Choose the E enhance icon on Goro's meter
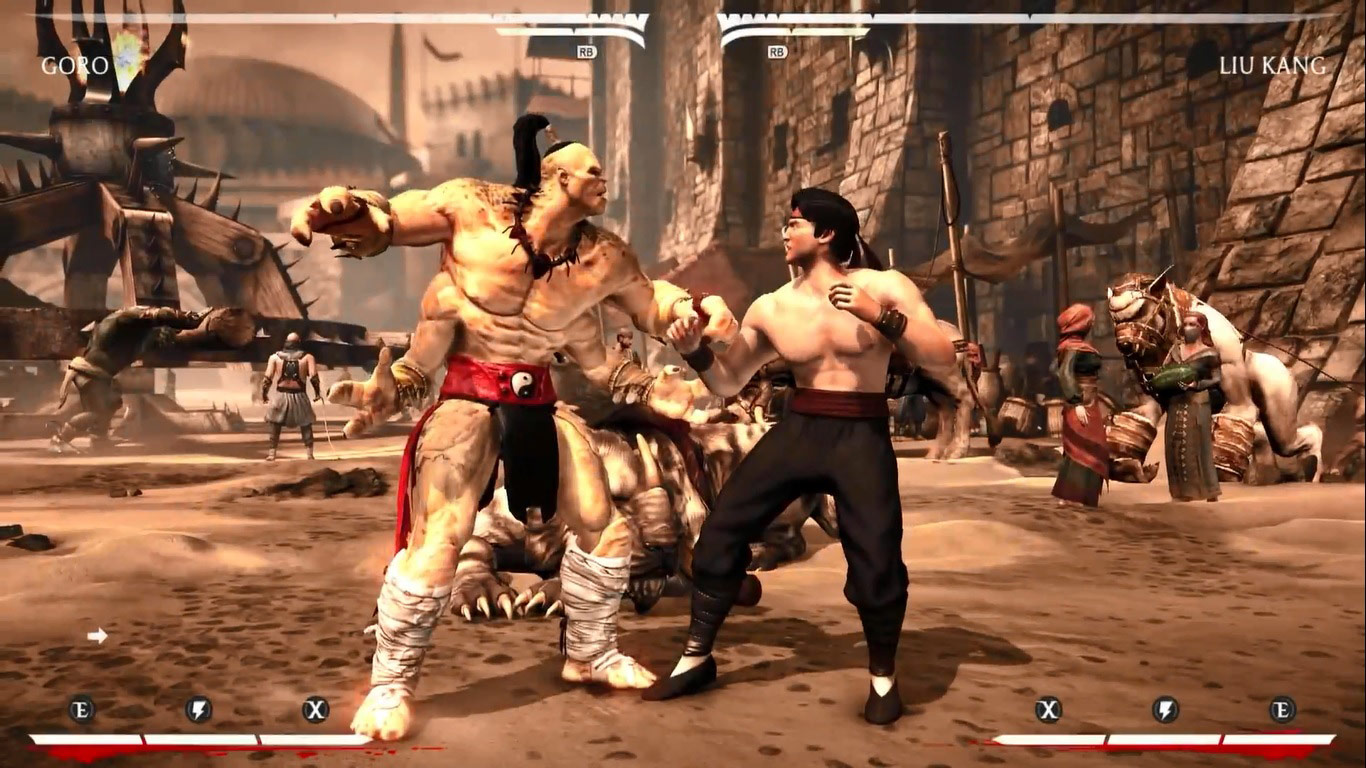This screenshot has height=768, width=1366. pos(82,710)
